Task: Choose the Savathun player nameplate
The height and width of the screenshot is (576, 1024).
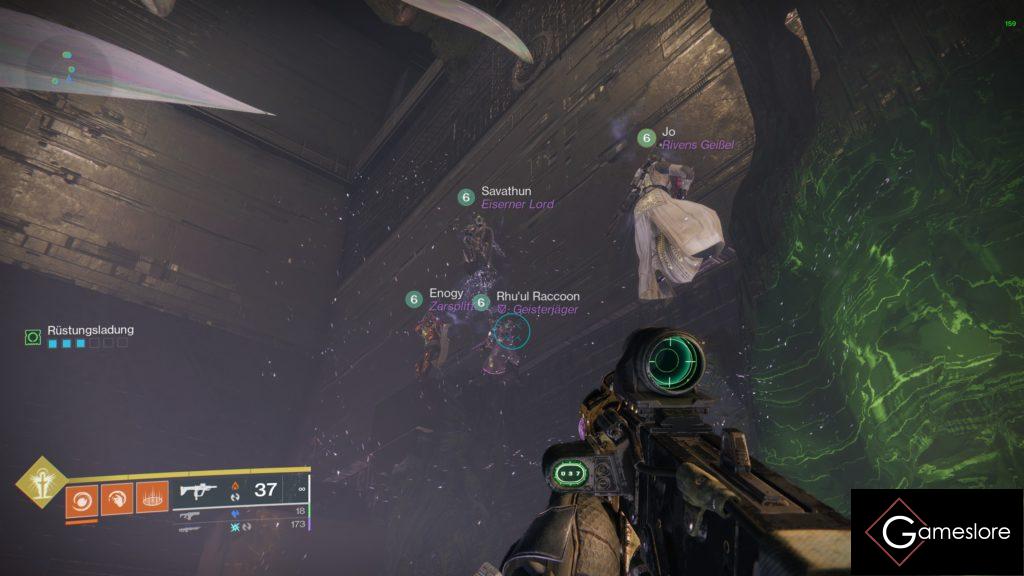Action: (505, 191)
